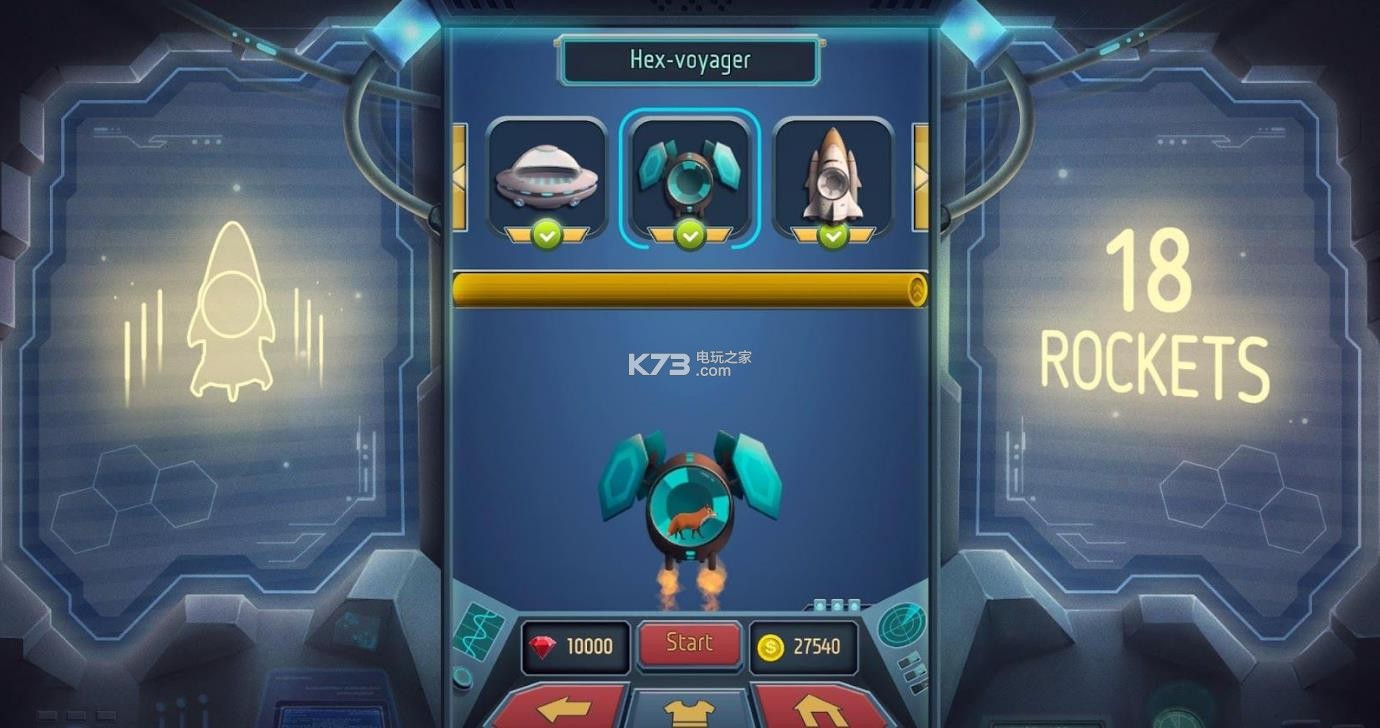This screenshot has height=728, width=1380.
Task: Open the shirt customization icon
Action: point(689,713)
